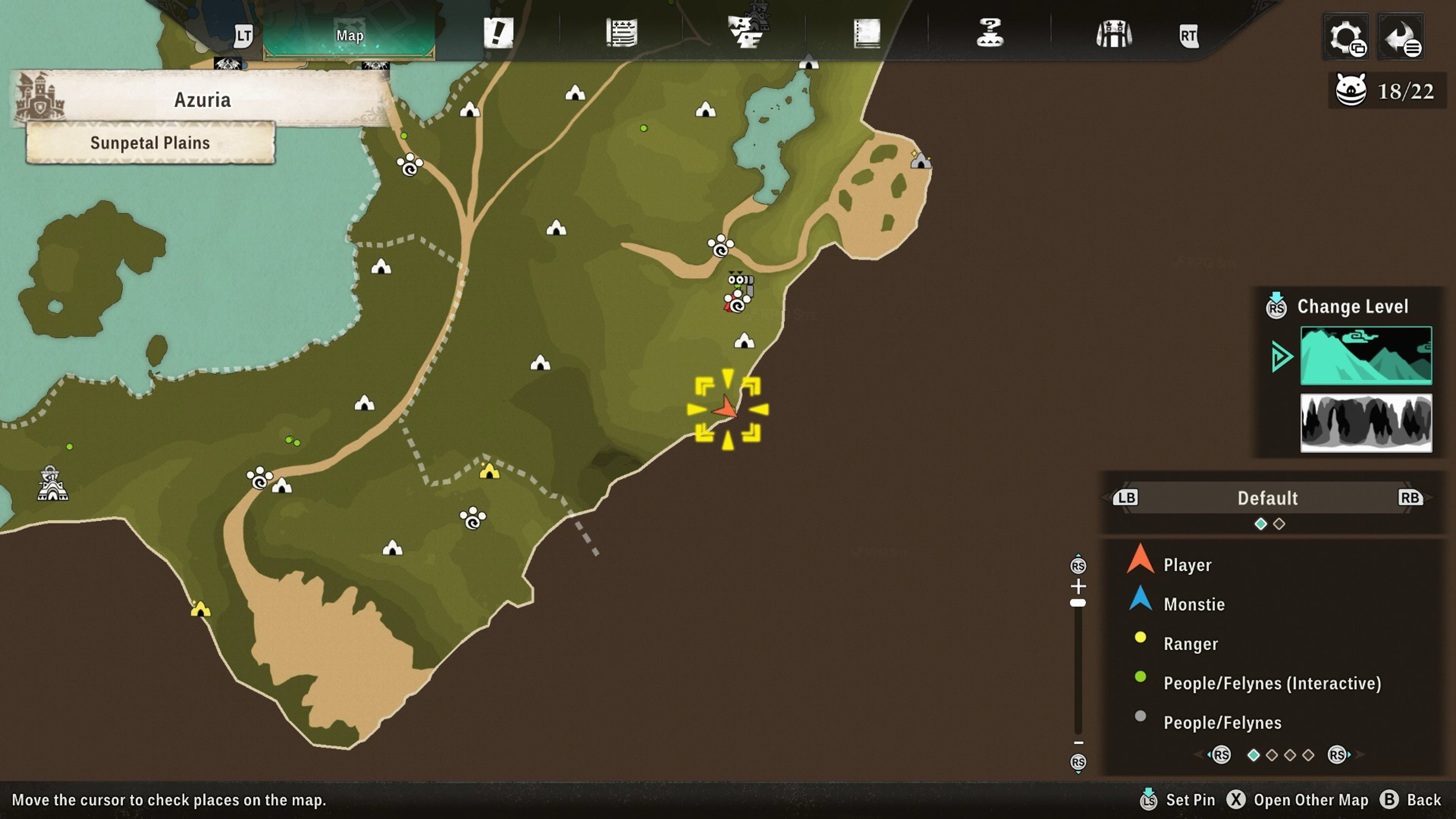Open the exclamation mark quest tab
The height and width of the screenshot is (819, 1456).
point(498,33)
